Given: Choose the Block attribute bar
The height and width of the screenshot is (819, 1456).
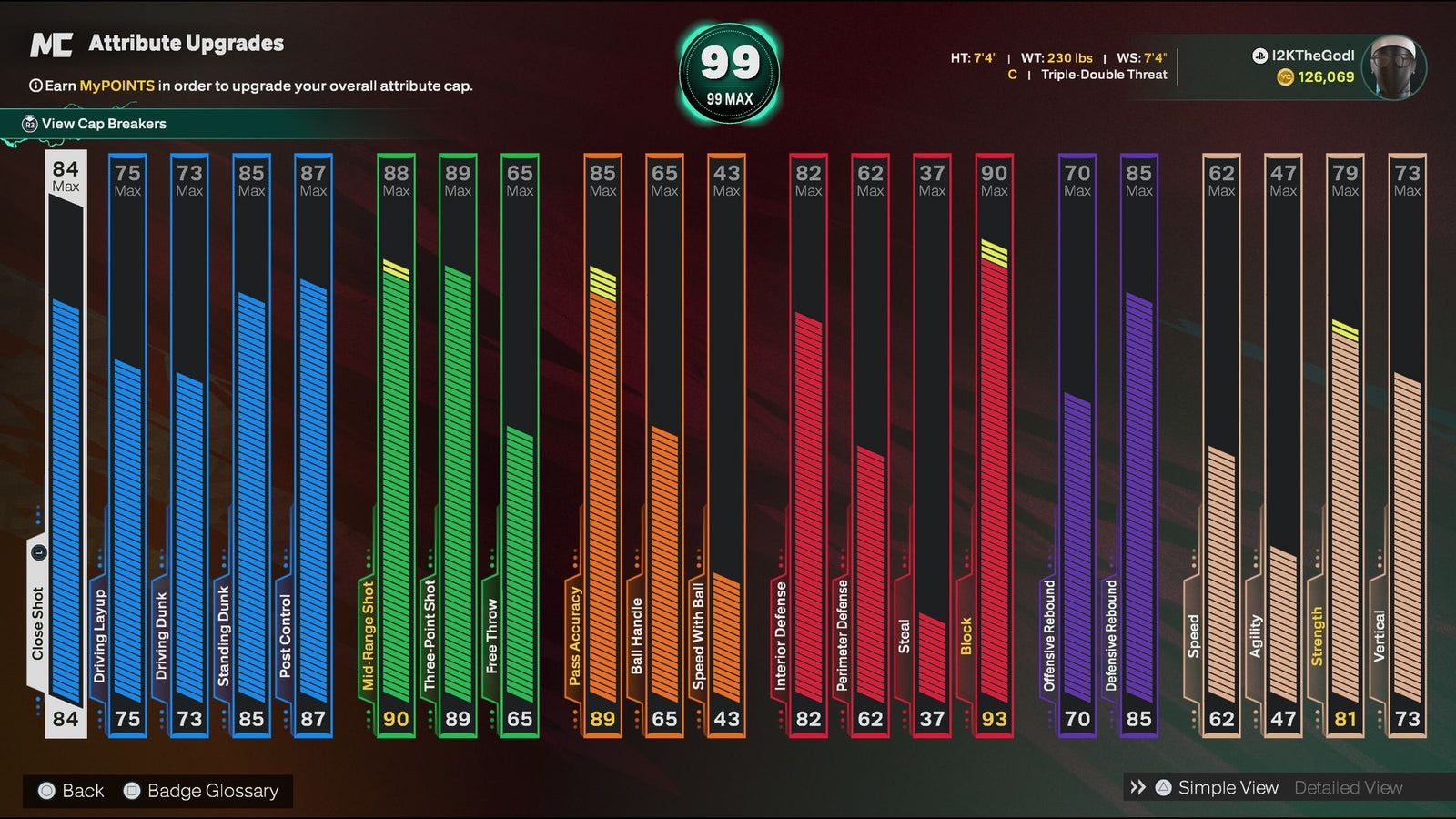Looking at the screenshot, I should (994, 446).
